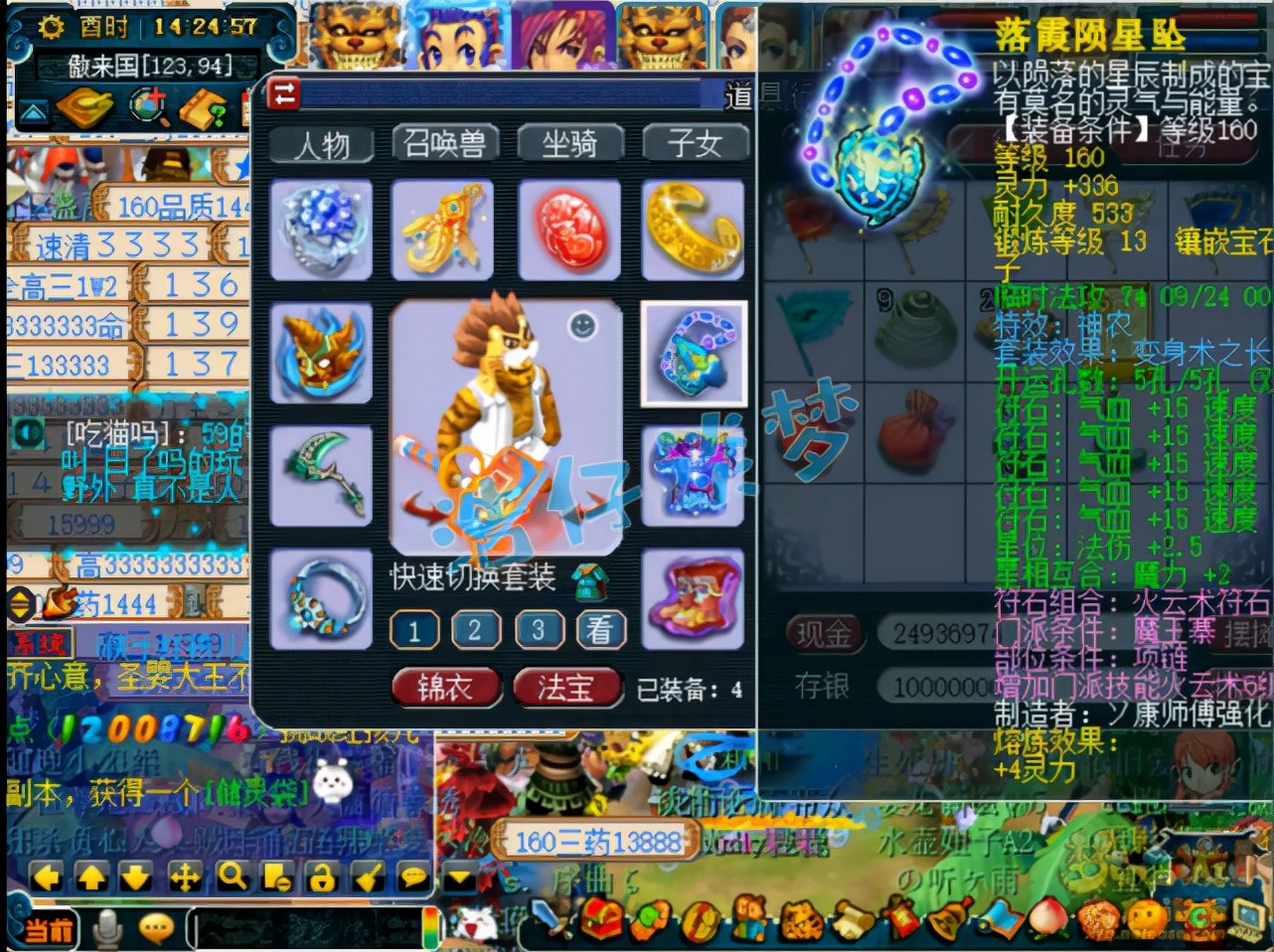The image size is (1274, 952).
Task: Click the broom cleanup icon in the navigation toolbar
Action: click(368, 876)
